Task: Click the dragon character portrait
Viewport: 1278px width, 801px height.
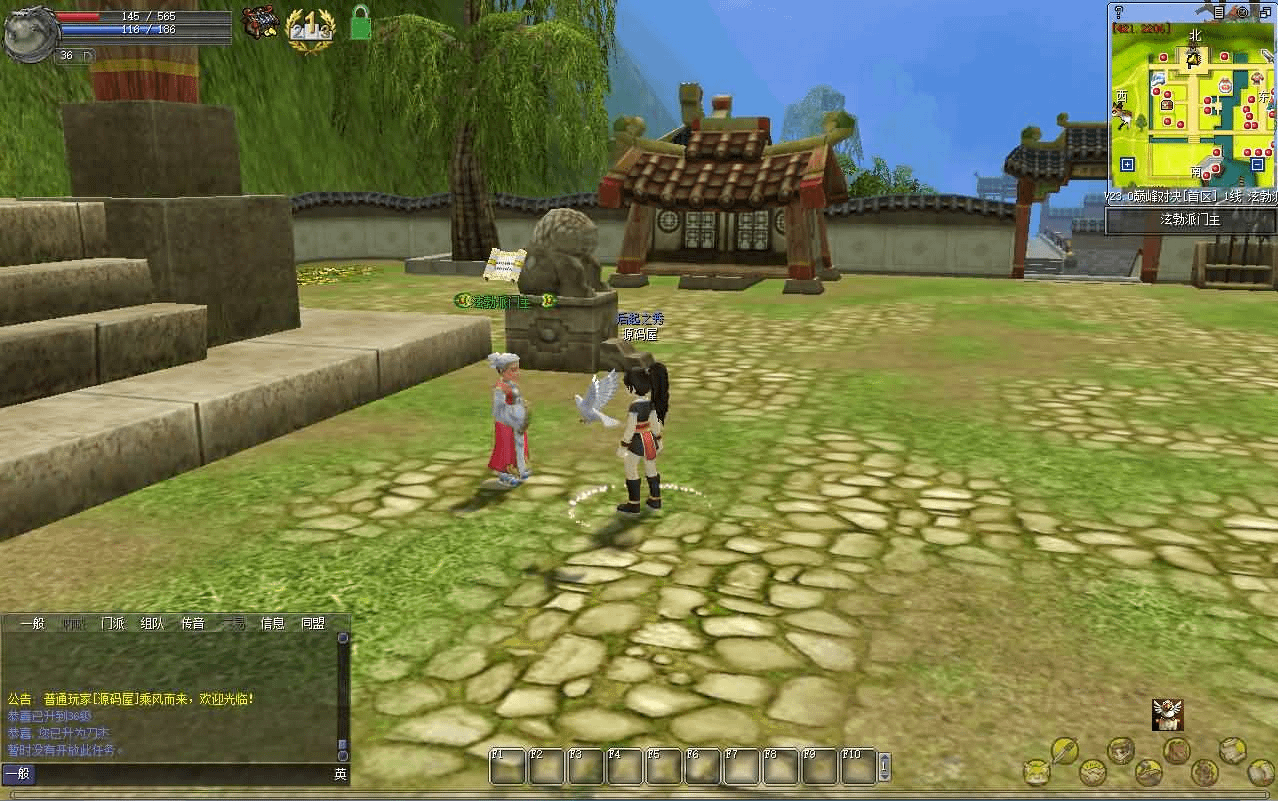Action: point(30,32)
